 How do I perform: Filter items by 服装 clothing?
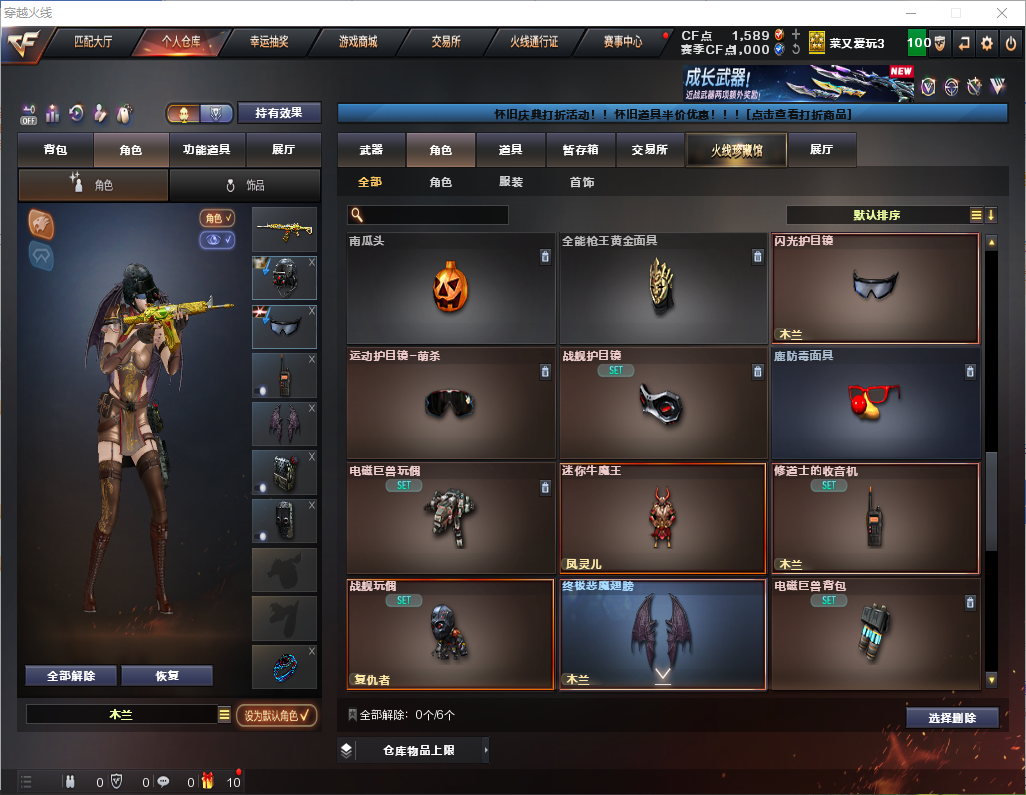click(511, 183)
